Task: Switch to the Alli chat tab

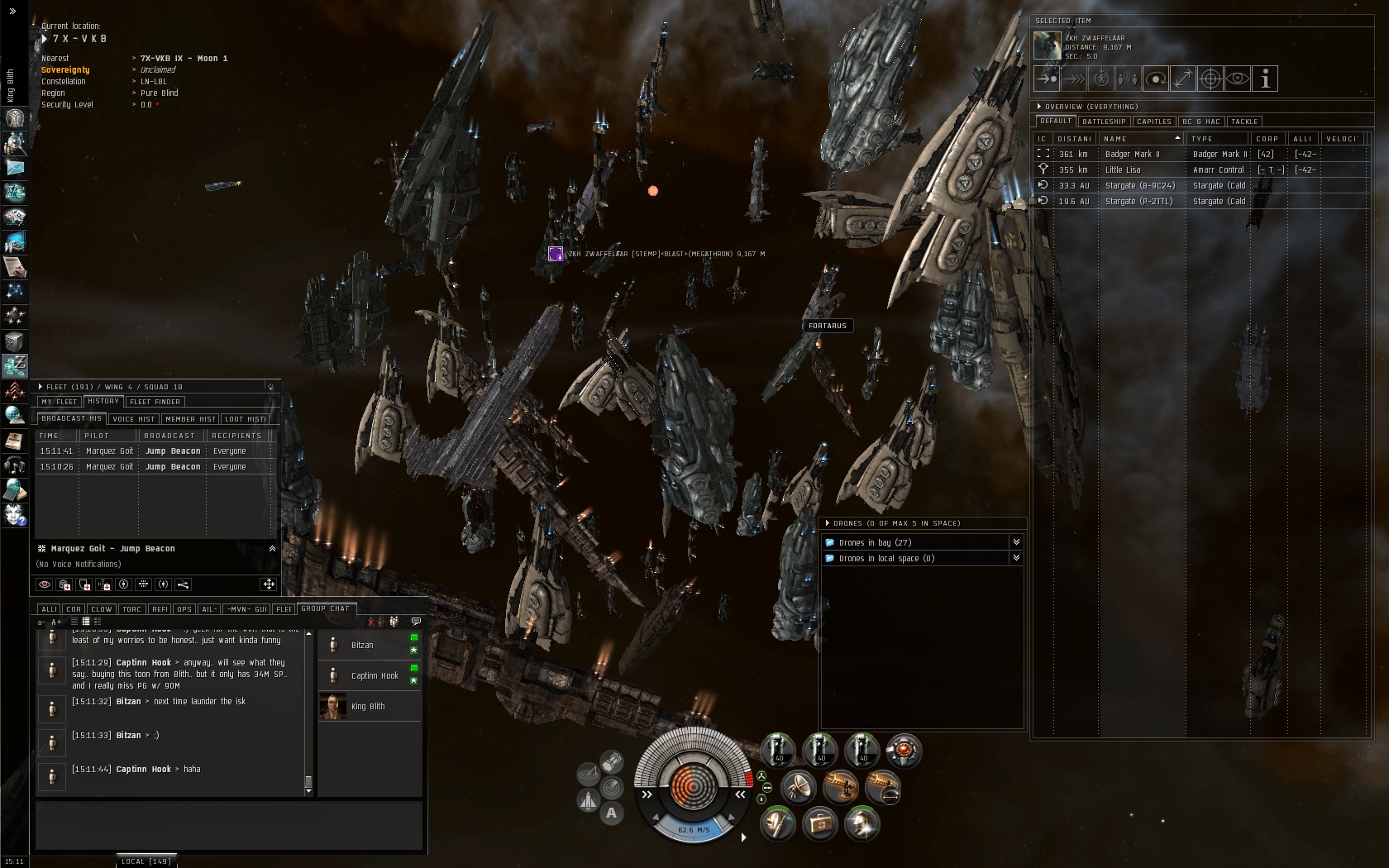Action: (x=50, y=609)
